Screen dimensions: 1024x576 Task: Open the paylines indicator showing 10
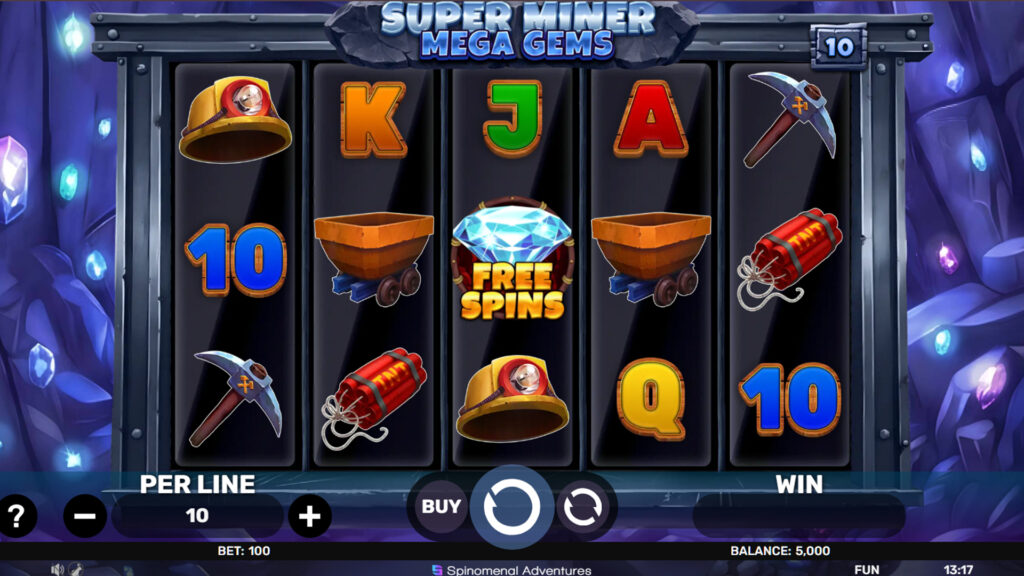[x=839, y=46]
